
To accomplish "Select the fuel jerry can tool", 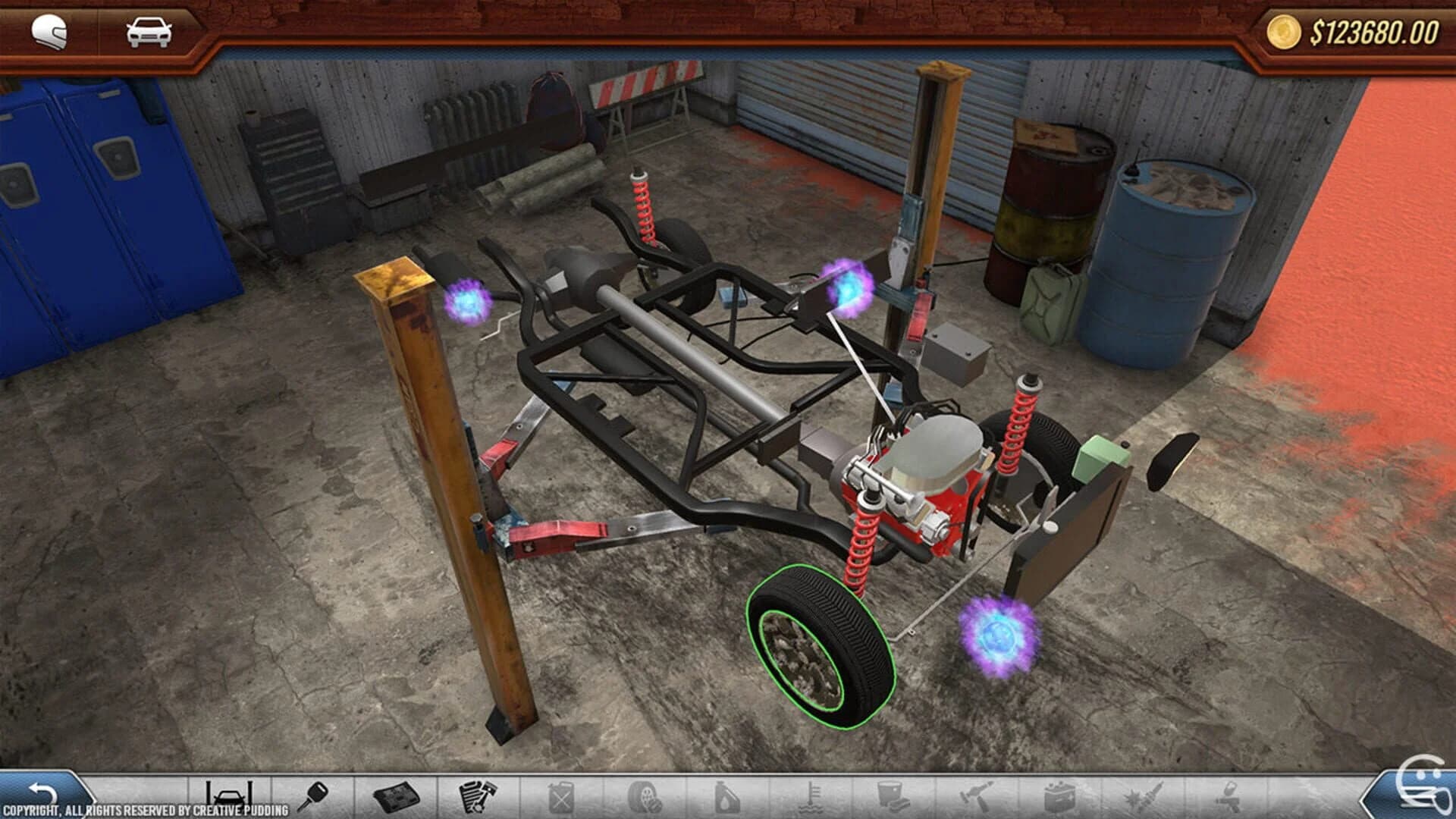I will tap(561, 796).
